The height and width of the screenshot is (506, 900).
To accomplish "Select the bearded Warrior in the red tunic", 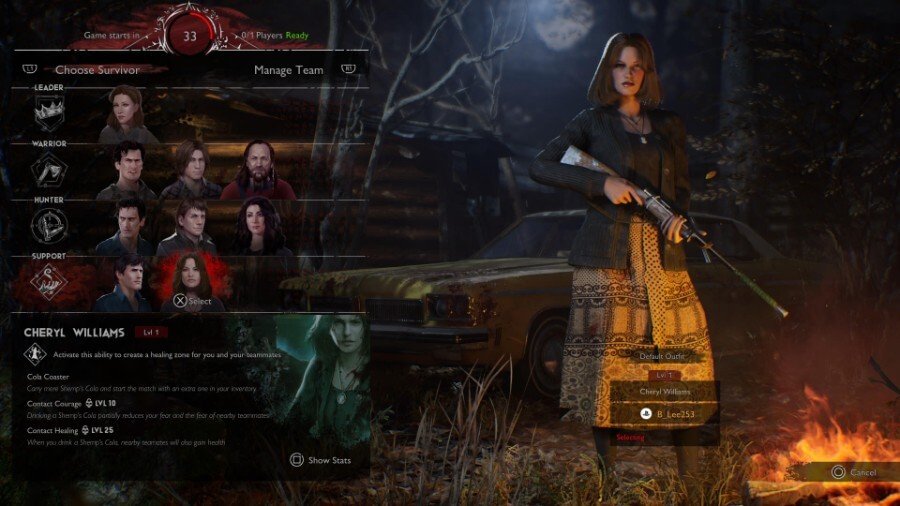I will [257, 168].
